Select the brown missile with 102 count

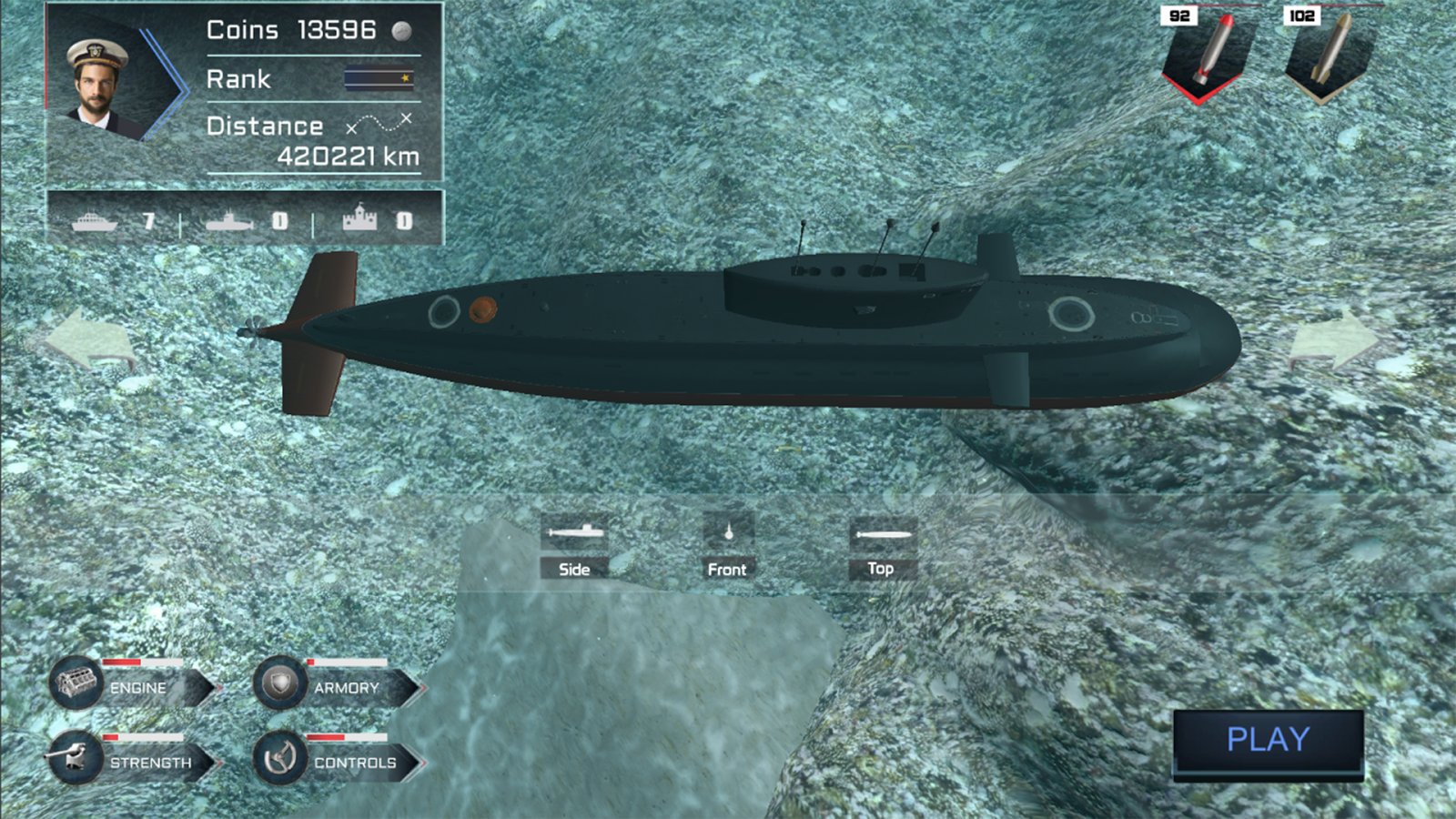pos(1330,53)
